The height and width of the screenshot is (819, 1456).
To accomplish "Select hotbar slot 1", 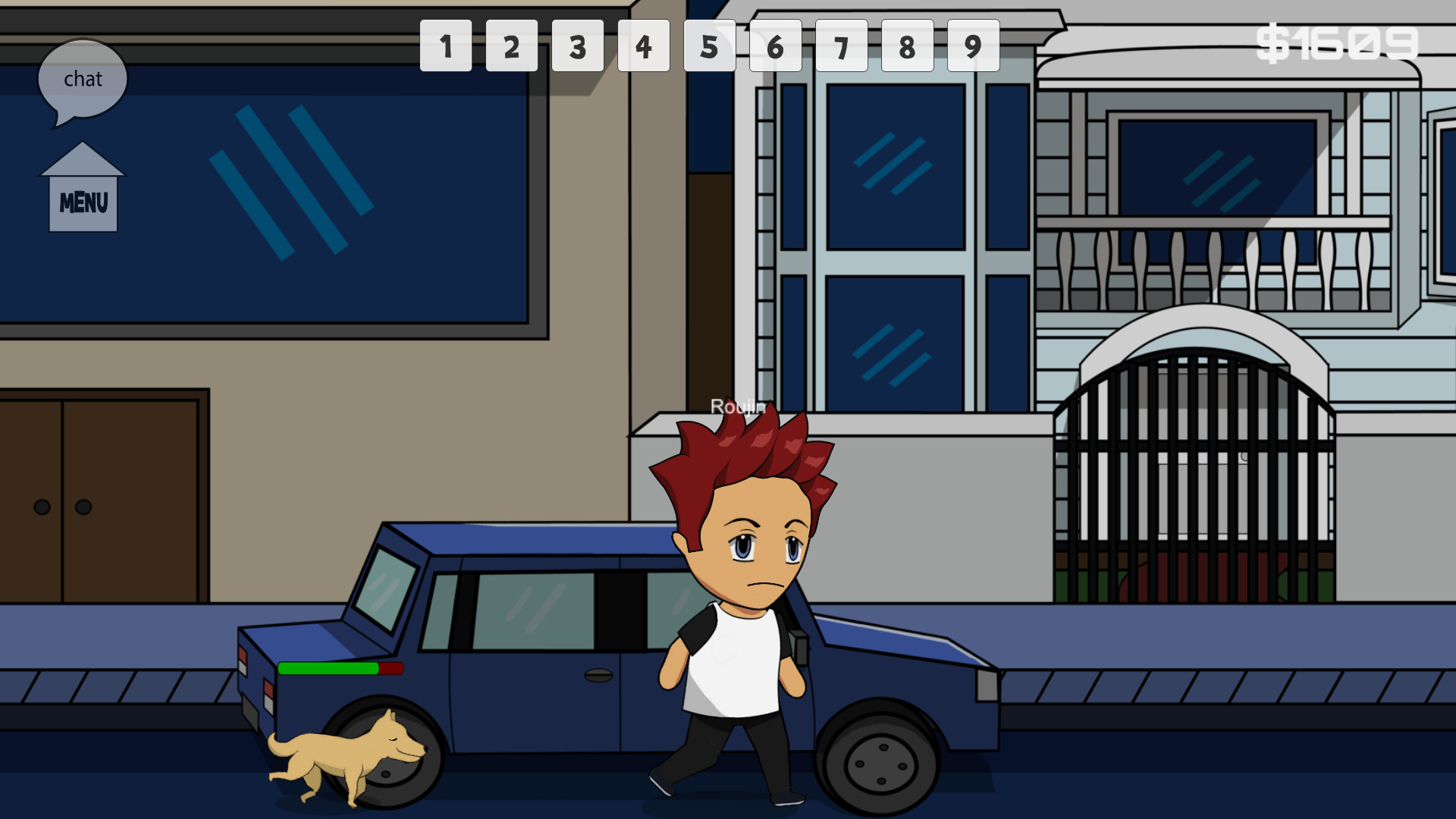I will (x=446, y=46).
